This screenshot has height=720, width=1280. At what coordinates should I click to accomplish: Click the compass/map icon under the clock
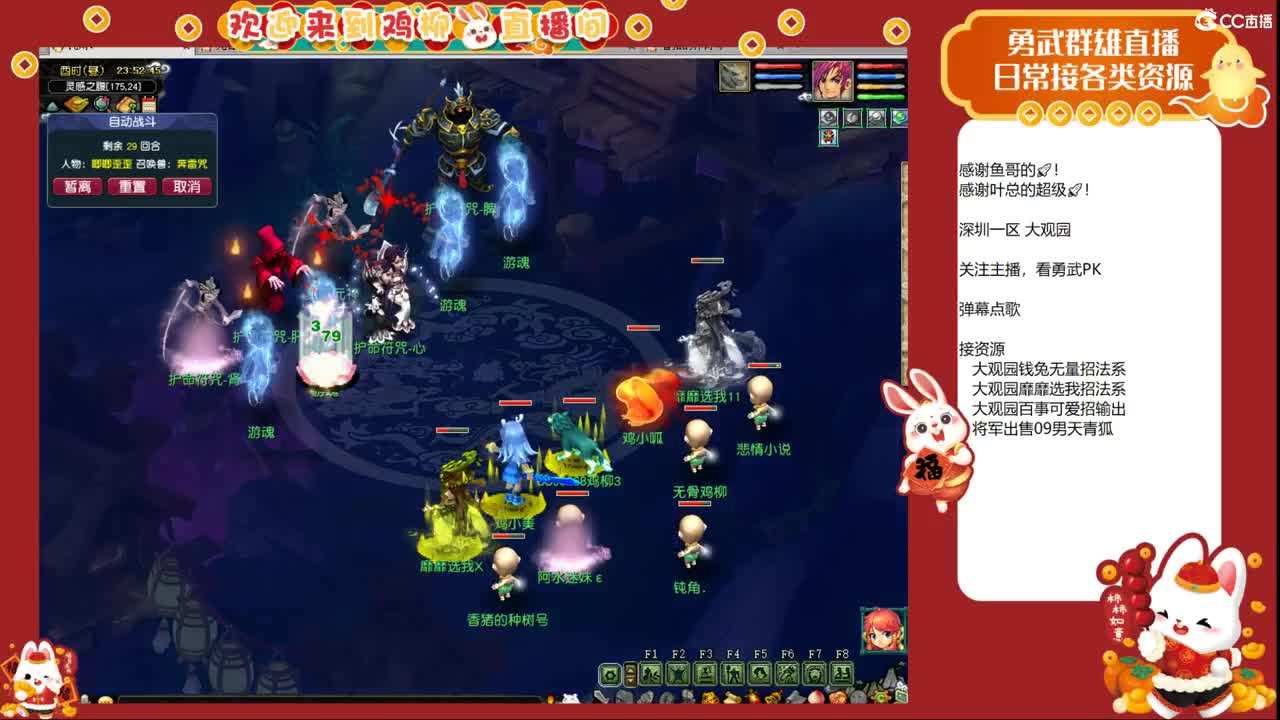coord(101,103)
